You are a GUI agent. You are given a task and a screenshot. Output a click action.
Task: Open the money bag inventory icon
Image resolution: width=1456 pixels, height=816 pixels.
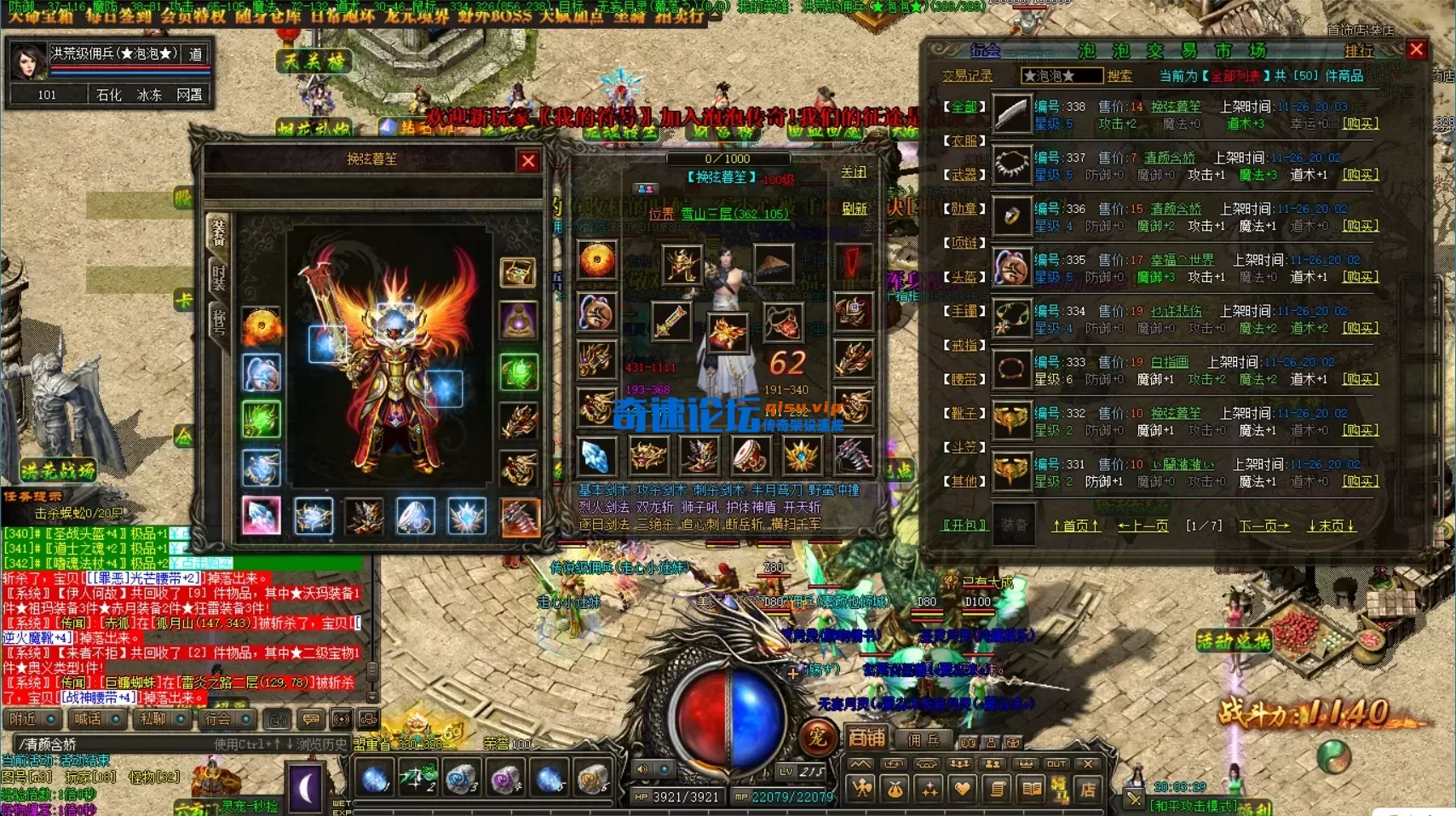895,790
